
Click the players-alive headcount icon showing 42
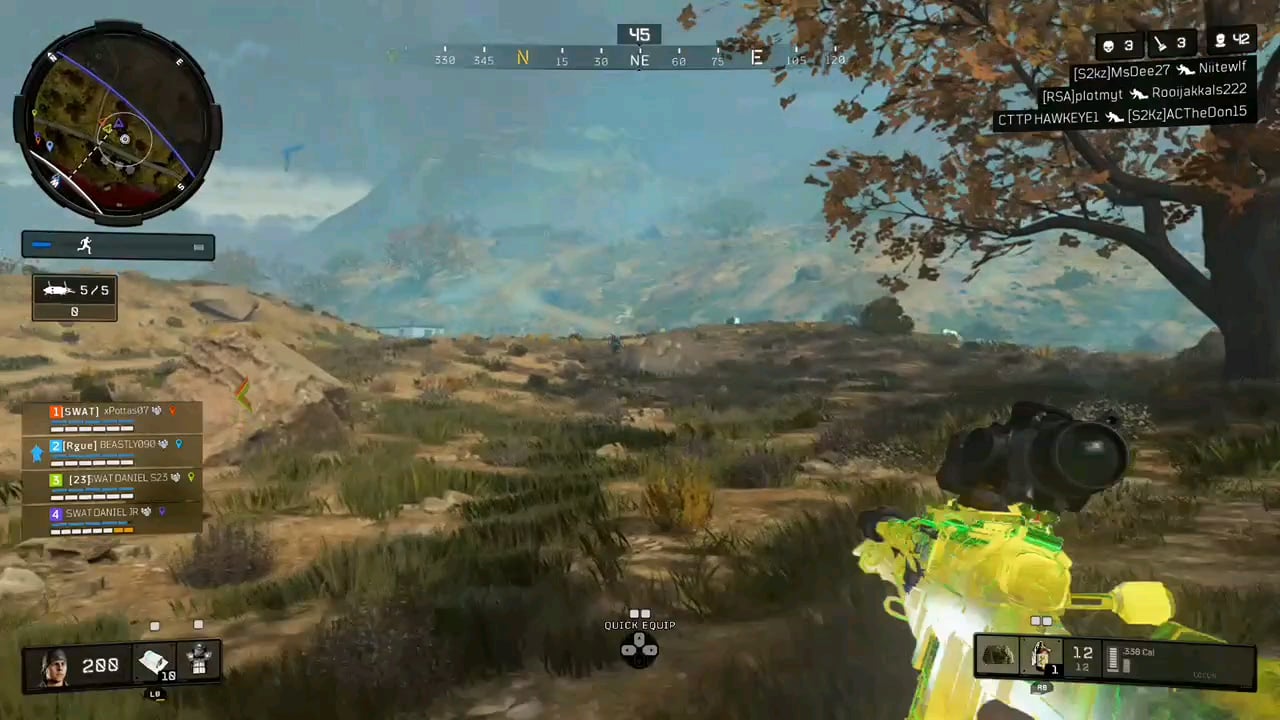pyautogui.click(x=1221, y=42)
